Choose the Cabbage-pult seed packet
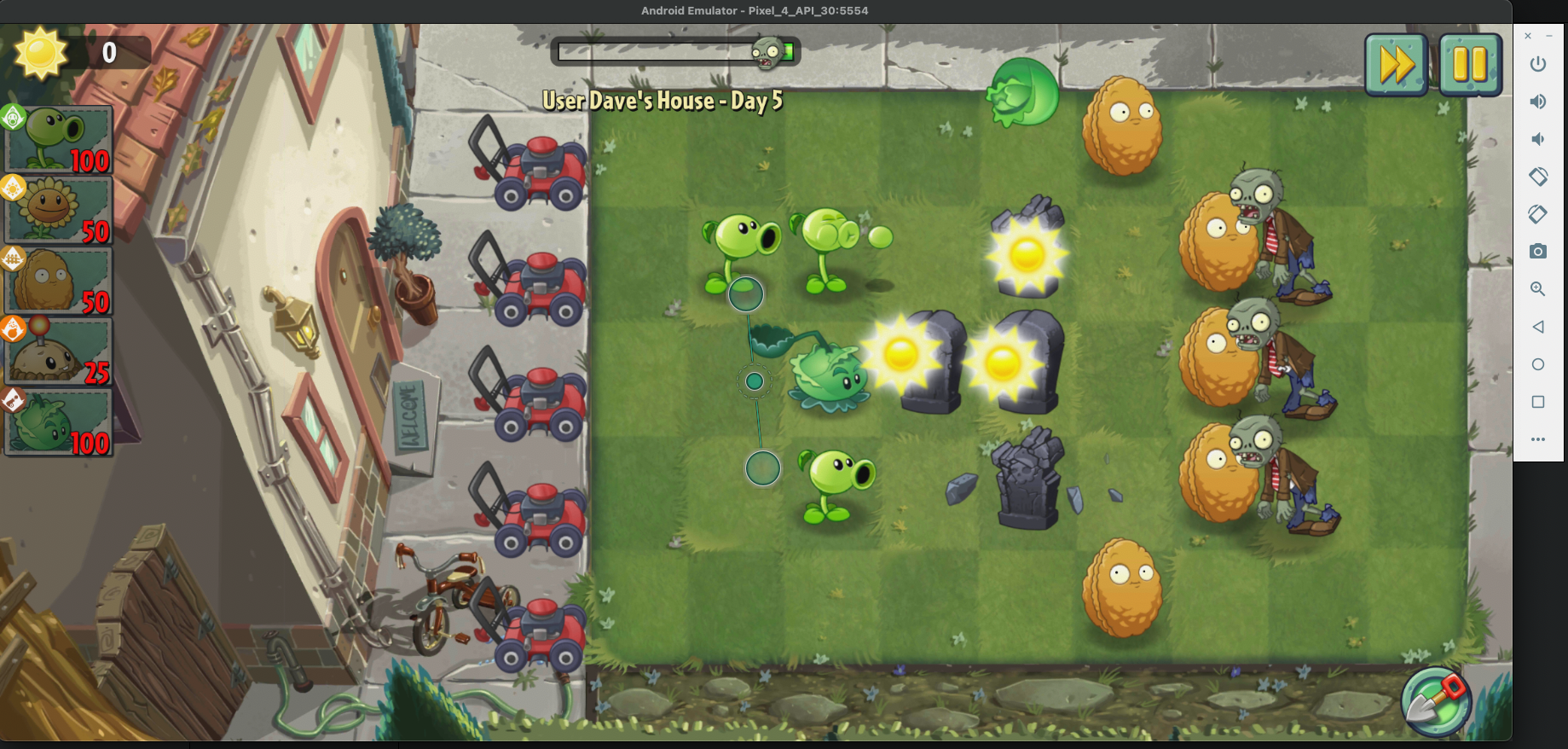 [58, 423]
